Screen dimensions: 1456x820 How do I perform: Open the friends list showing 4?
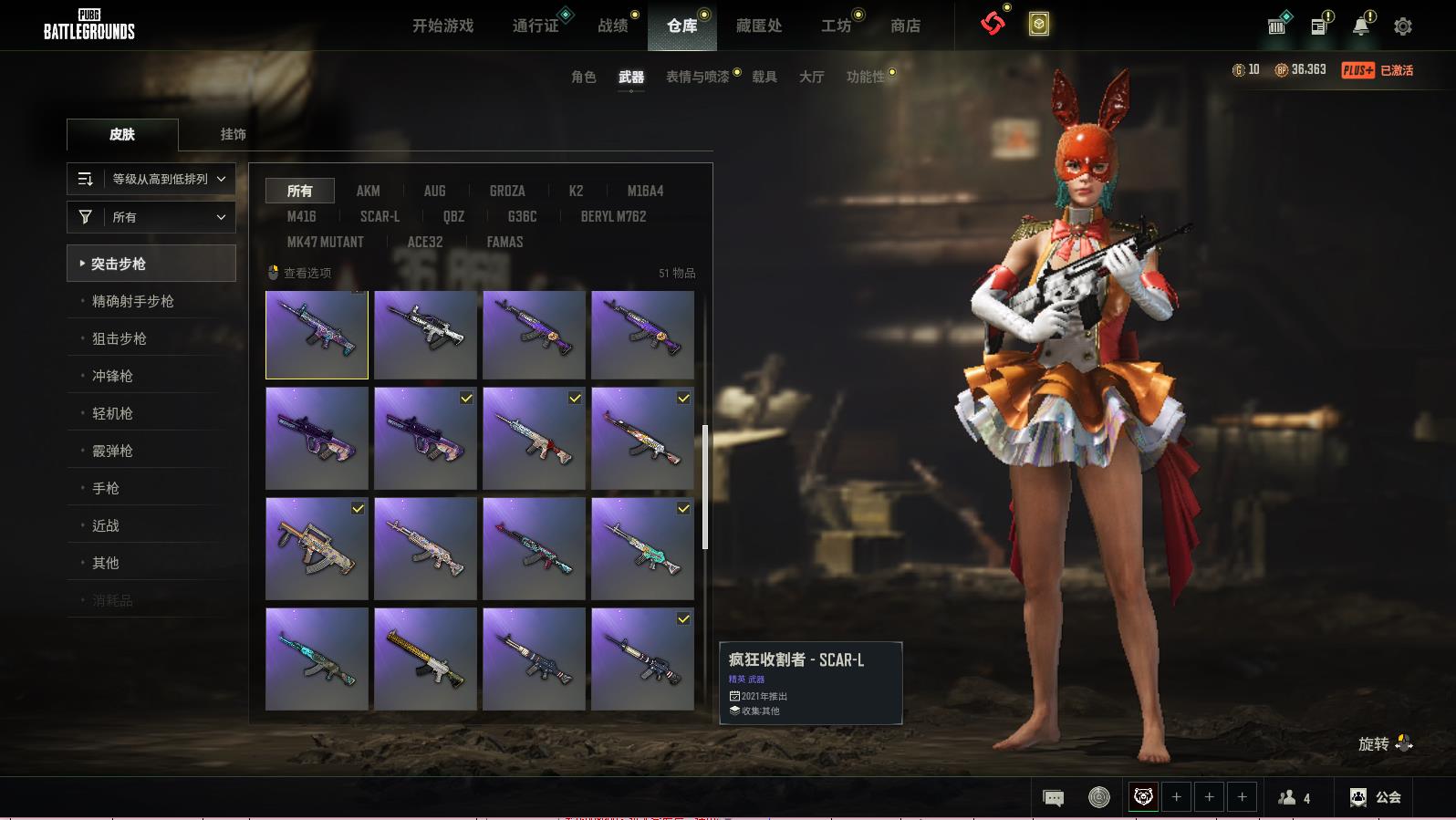(x=1295, y=798)
